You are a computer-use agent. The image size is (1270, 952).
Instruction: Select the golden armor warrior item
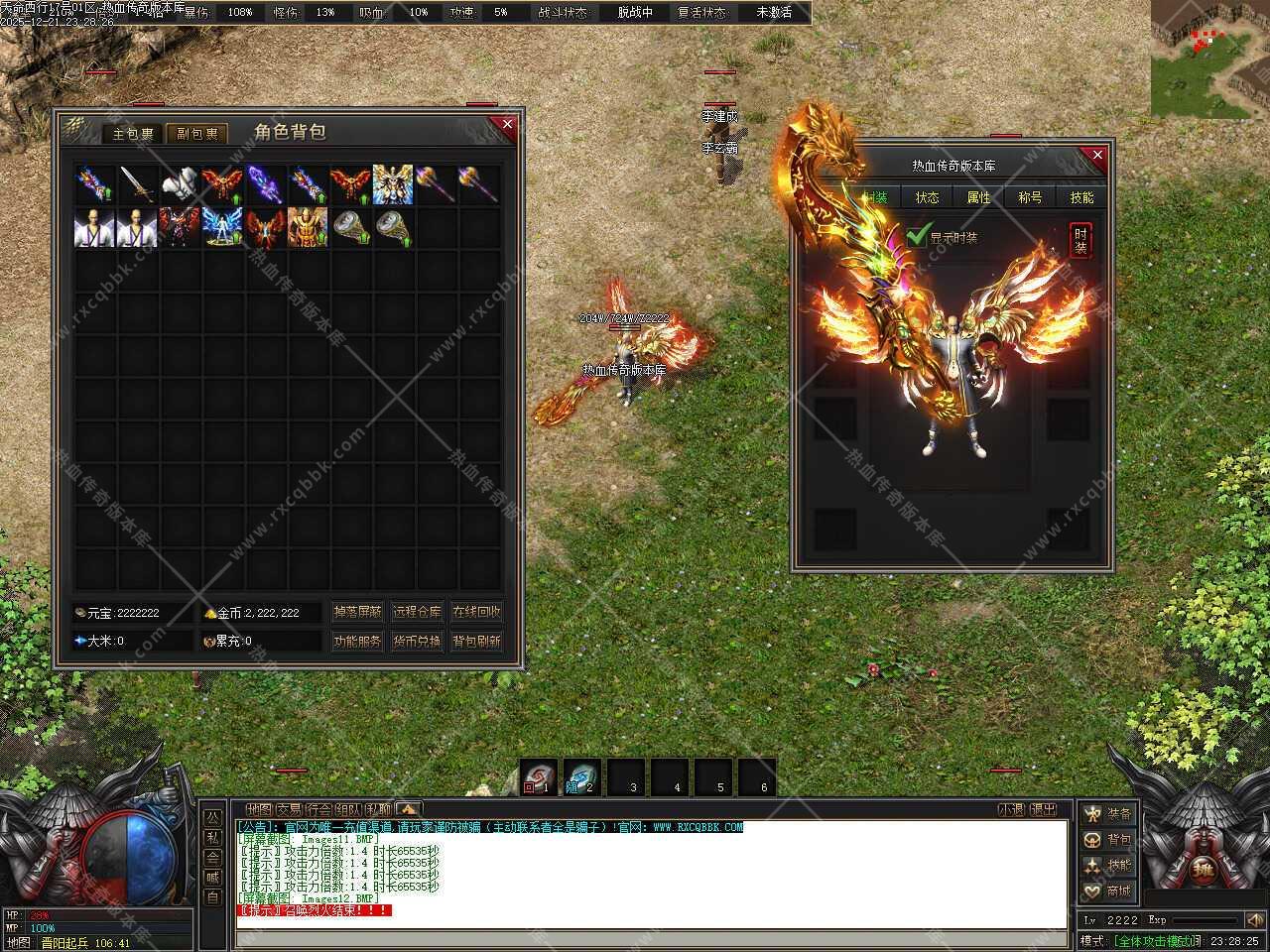(x=308, y=227)
